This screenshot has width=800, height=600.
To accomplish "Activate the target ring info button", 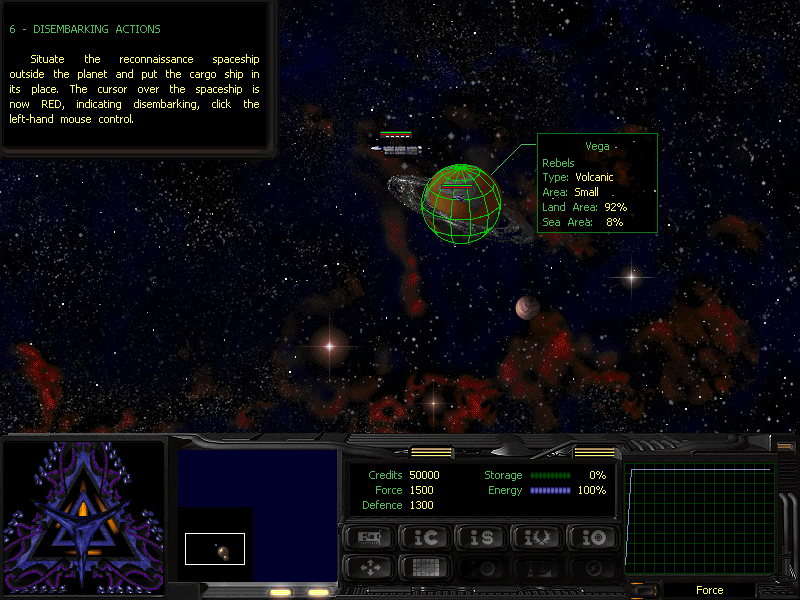I will (591, 537).
